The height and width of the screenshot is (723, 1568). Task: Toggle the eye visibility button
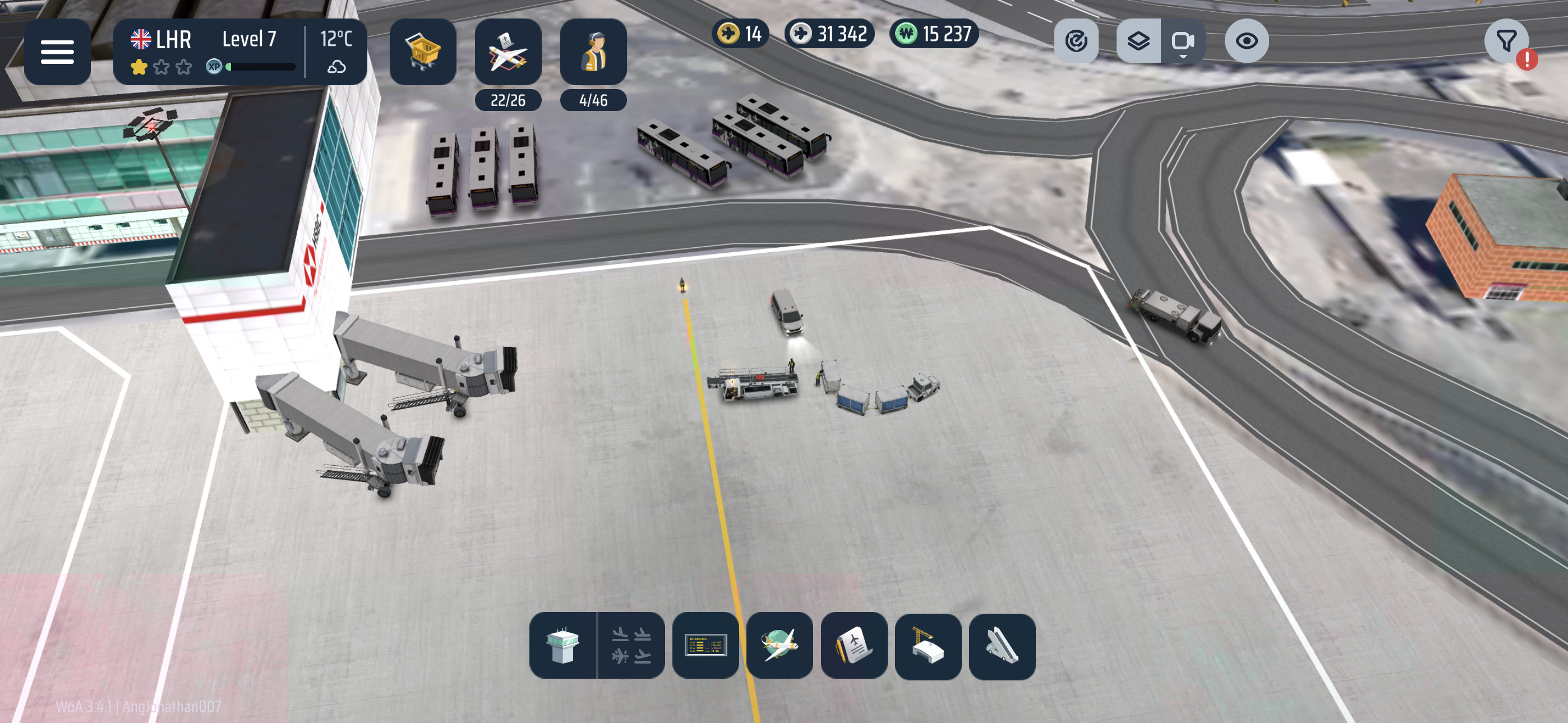pyautogui.click(x=1246, y=41)
